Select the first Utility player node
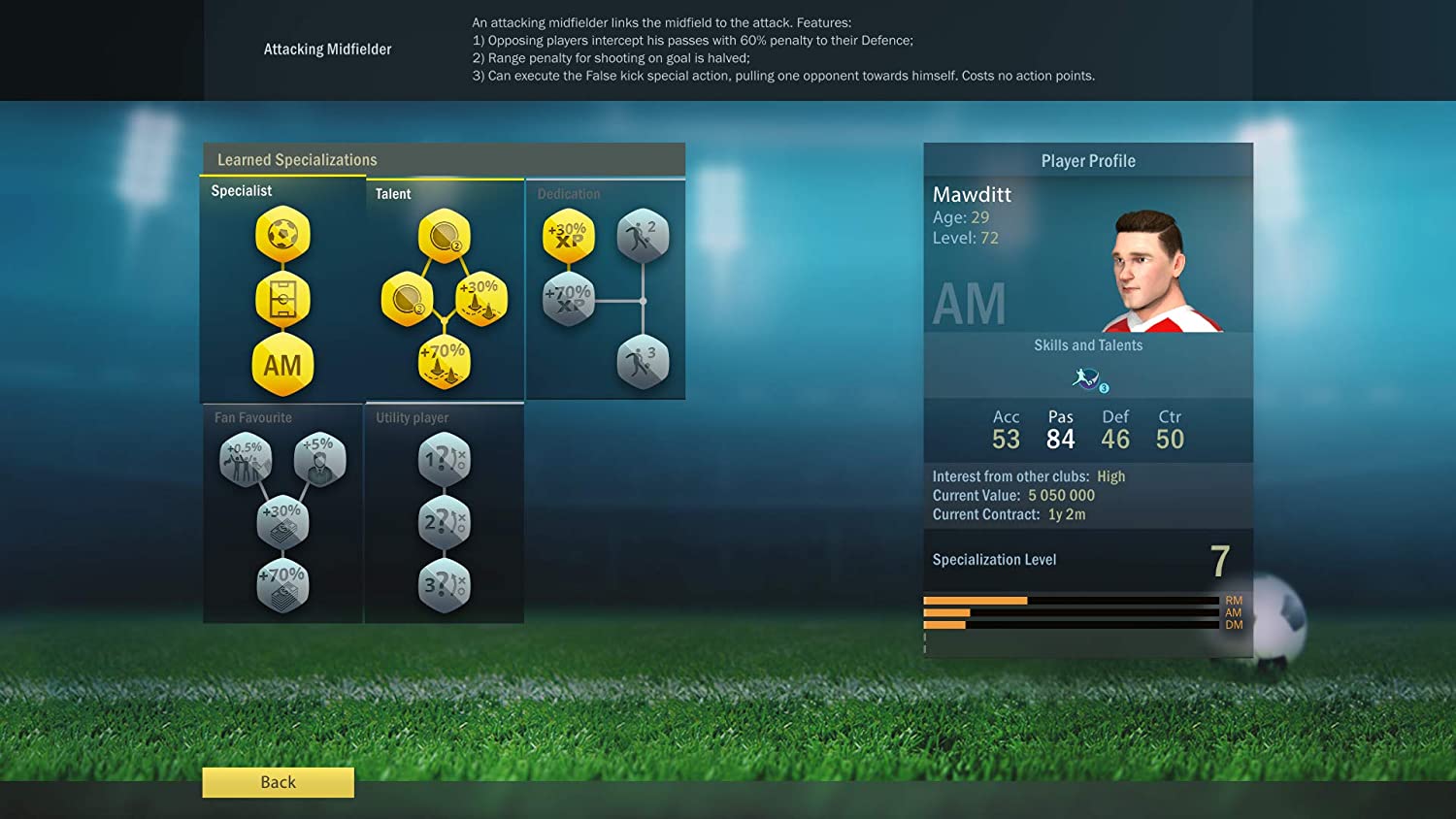This screenshot has width=1456, height=819. click(444, 459)
